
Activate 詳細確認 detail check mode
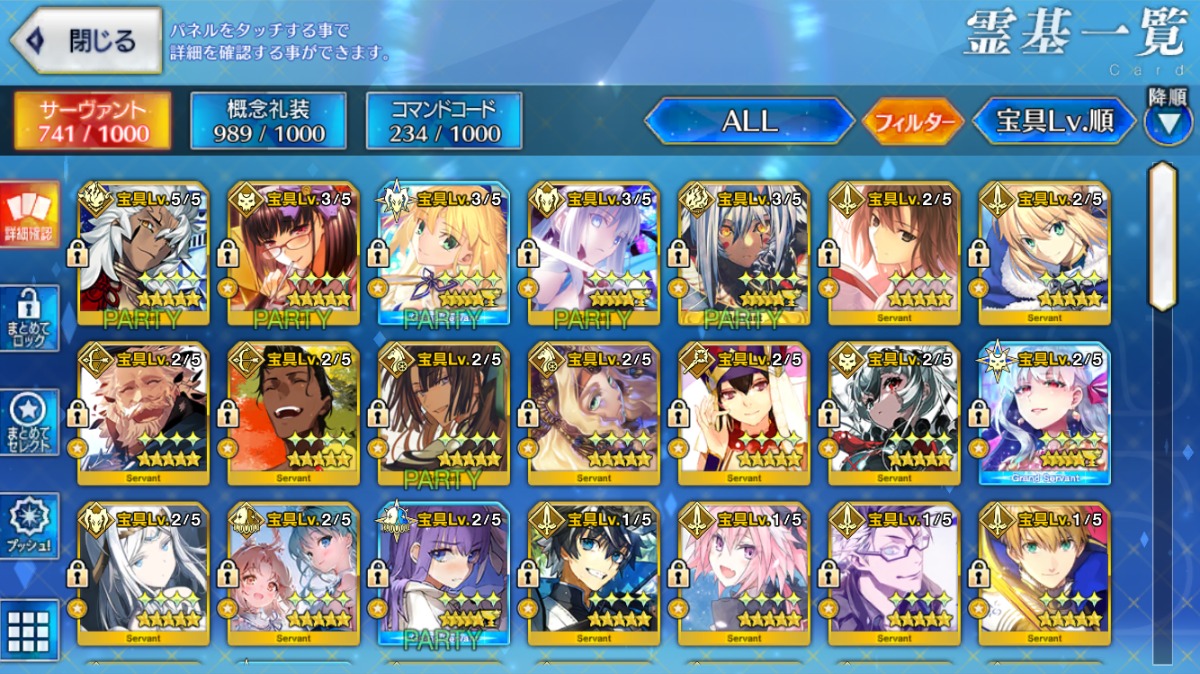(29, 215)
